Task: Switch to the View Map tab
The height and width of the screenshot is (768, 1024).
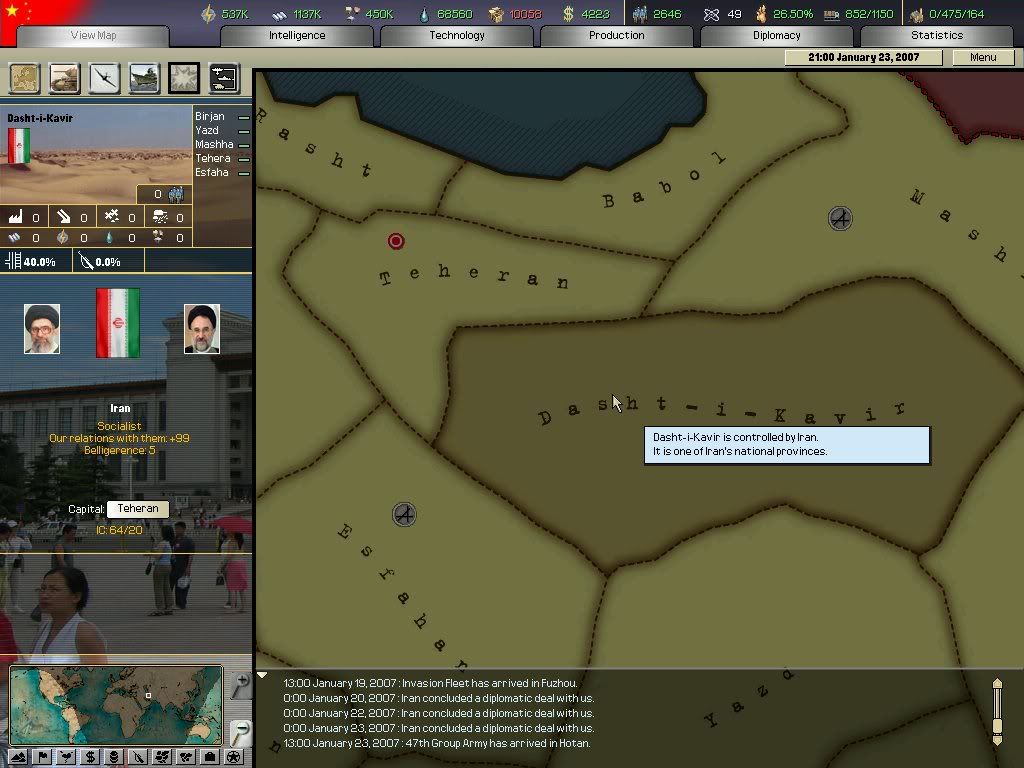Action: (93, 36)
